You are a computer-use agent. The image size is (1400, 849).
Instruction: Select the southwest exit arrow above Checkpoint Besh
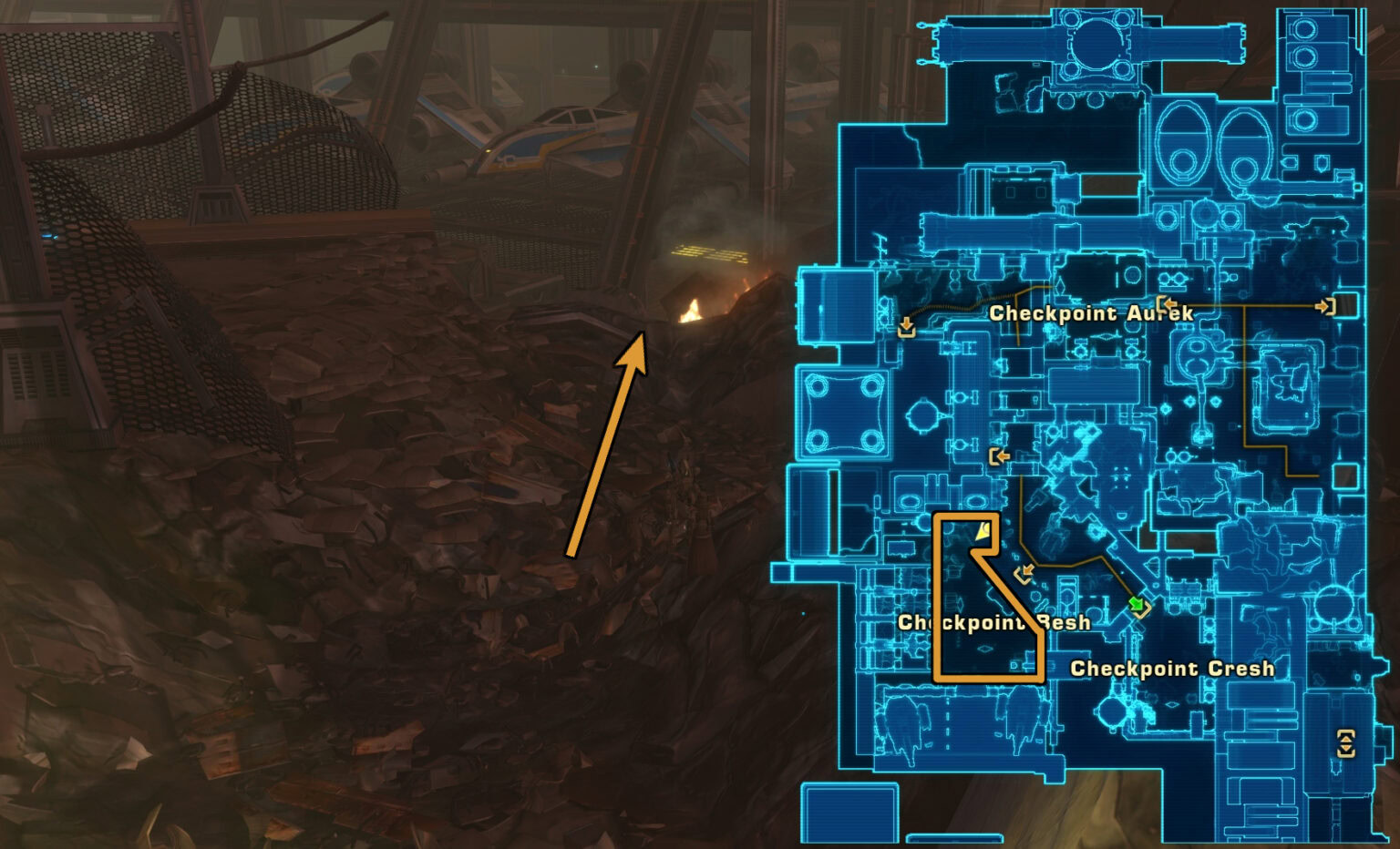(x=1028, y=571)
